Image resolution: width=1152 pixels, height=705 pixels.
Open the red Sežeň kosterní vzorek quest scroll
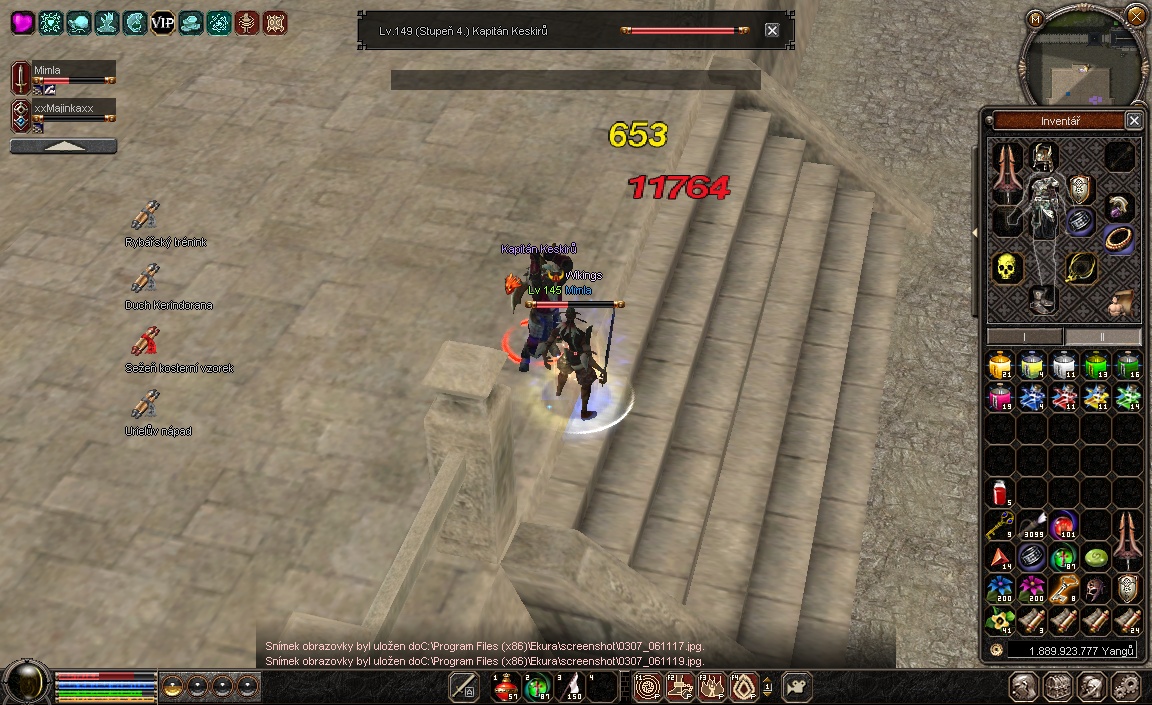pyautogui.click(x=146, y=342)
